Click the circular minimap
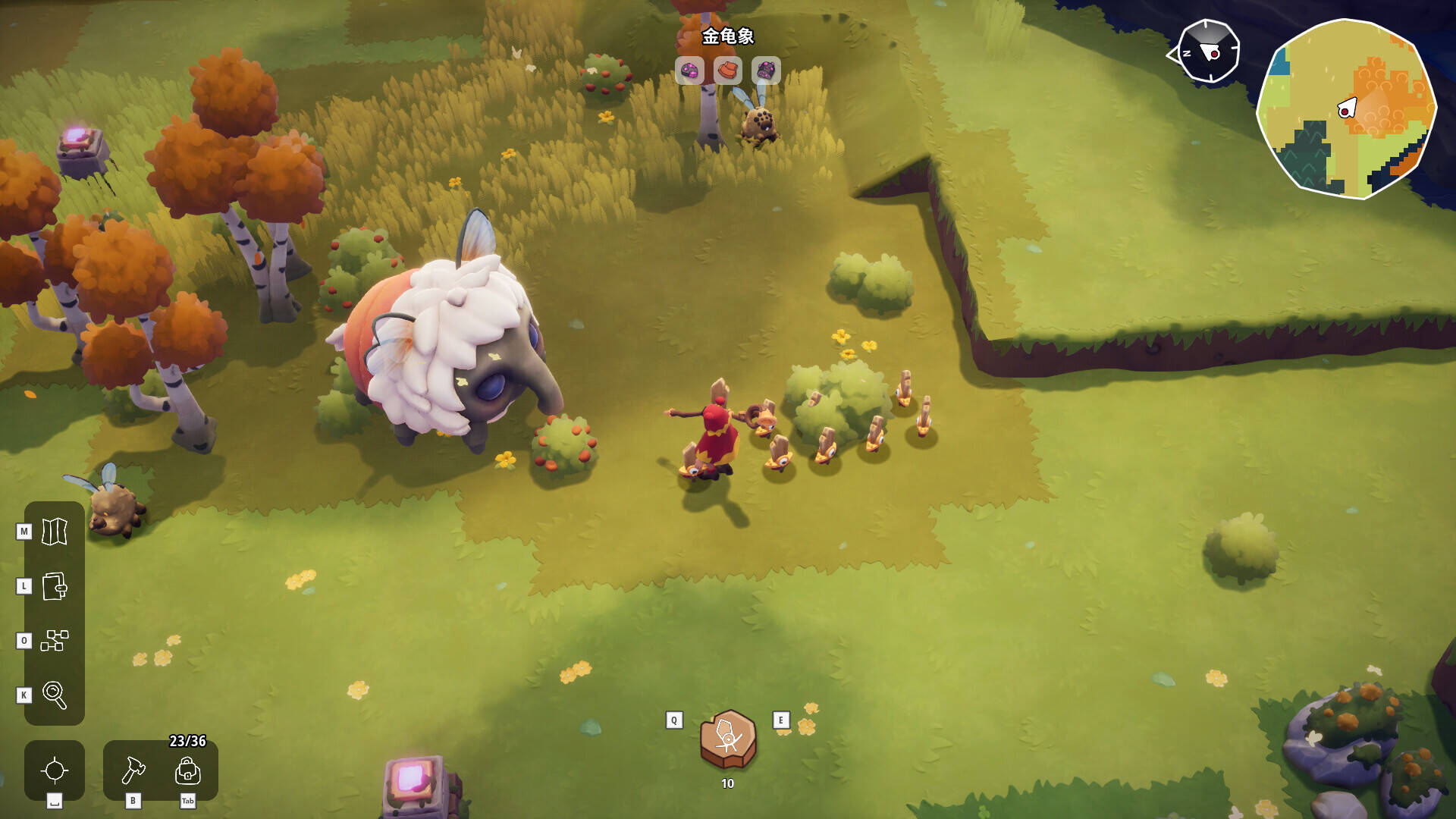This screenshot has width=1456, height=819. click(1346, 109)
